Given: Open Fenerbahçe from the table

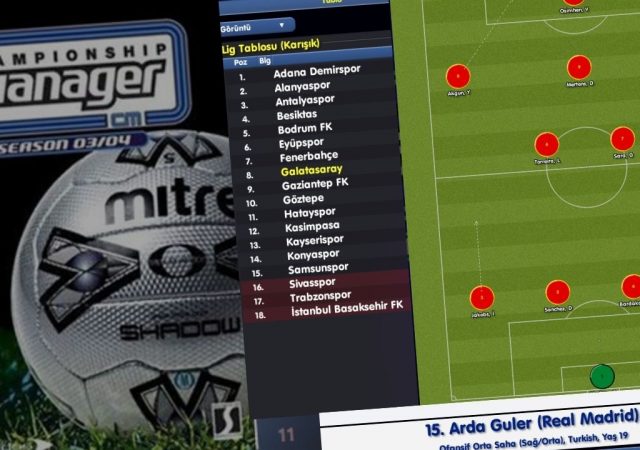Looking at the screenshot, I should (x=305, y=157).
